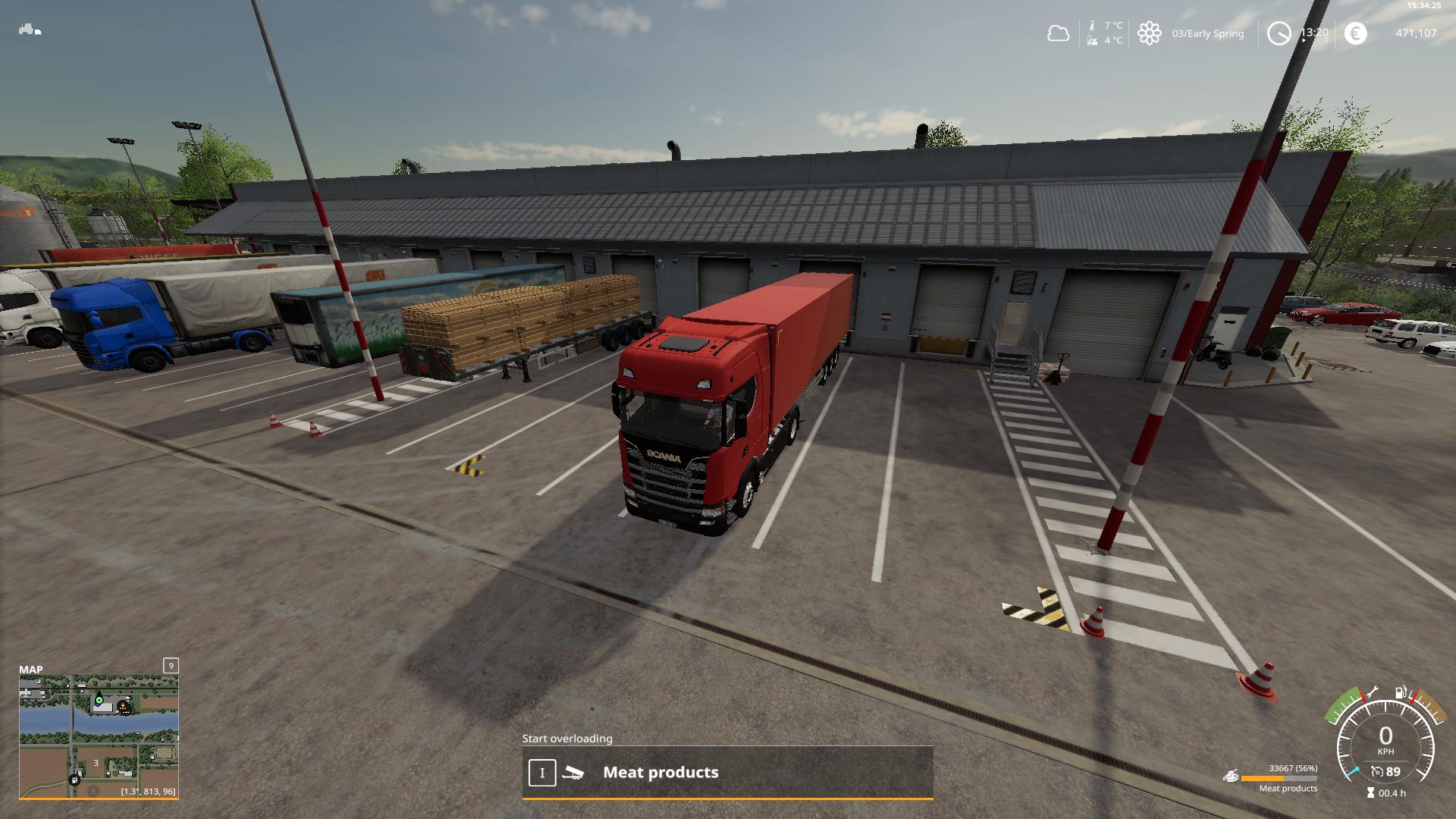This screenshot has height=819, width=1456.
Task: Open the cloud weather forecast icon
Action: 1058,33
